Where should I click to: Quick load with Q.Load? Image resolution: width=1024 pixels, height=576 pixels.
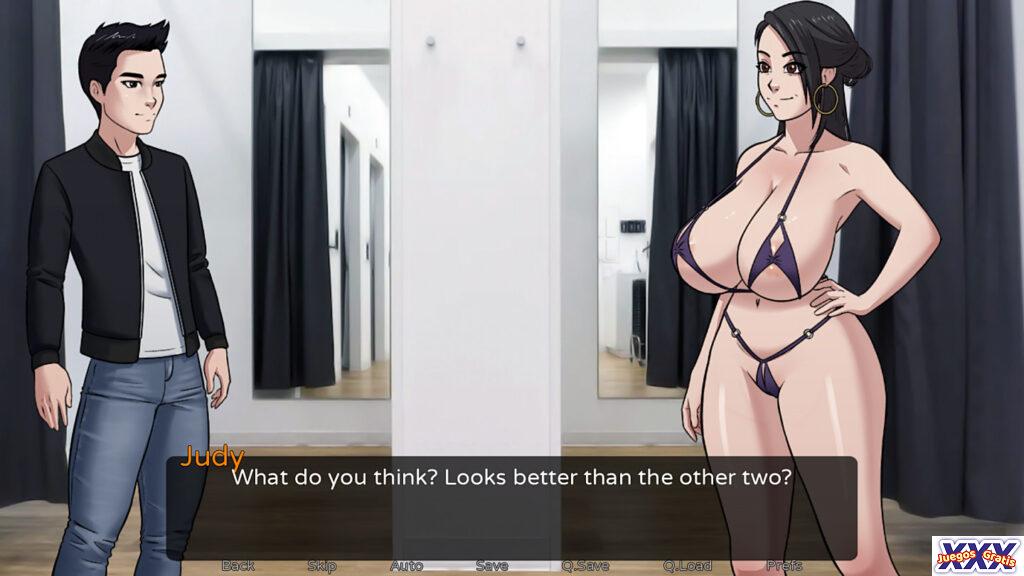point(687,565)
